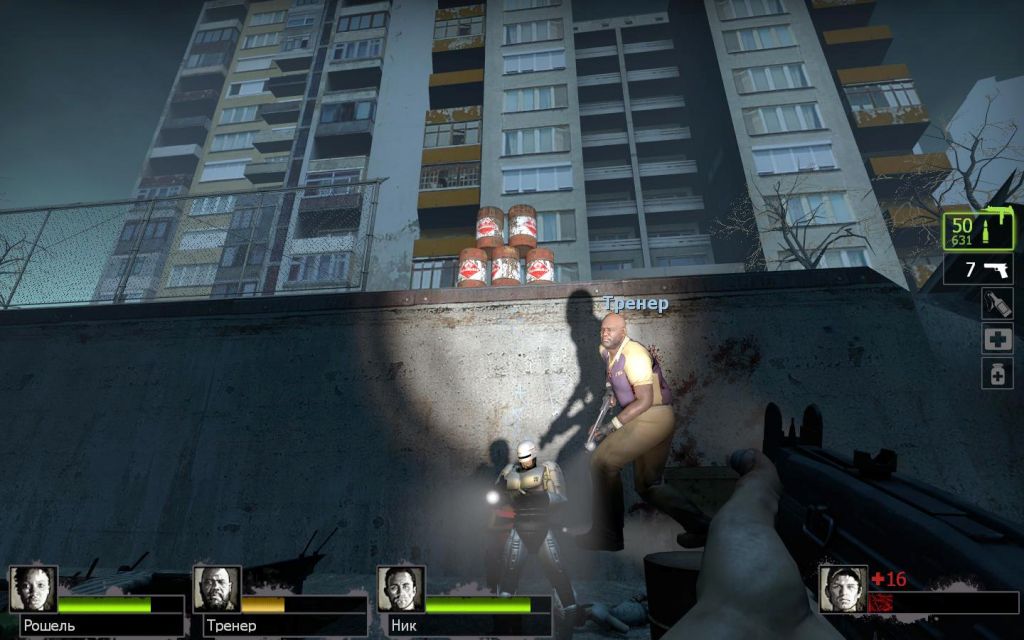Screen dimensions: 1024x640
Task: Click Рошель's teammate portrait
Action: click(x=33, y=589)
